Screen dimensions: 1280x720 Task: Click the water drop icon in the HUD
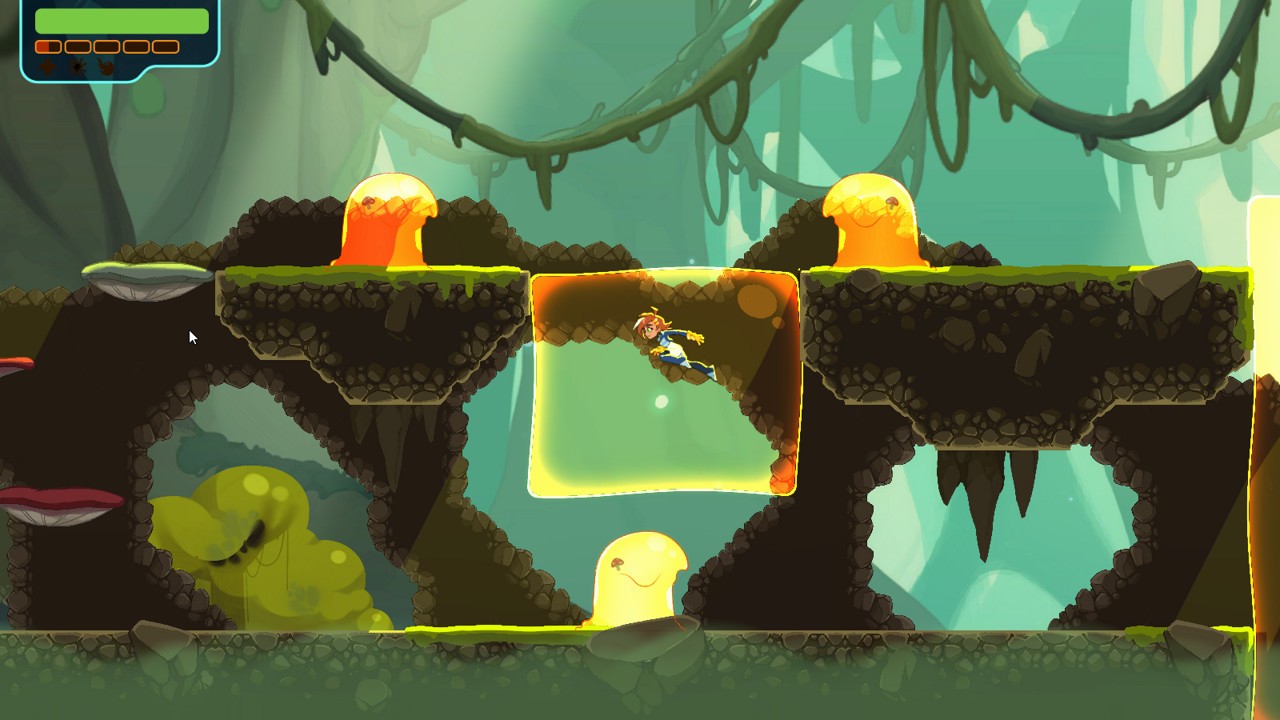pyautogui.click(x=47, y=67)
